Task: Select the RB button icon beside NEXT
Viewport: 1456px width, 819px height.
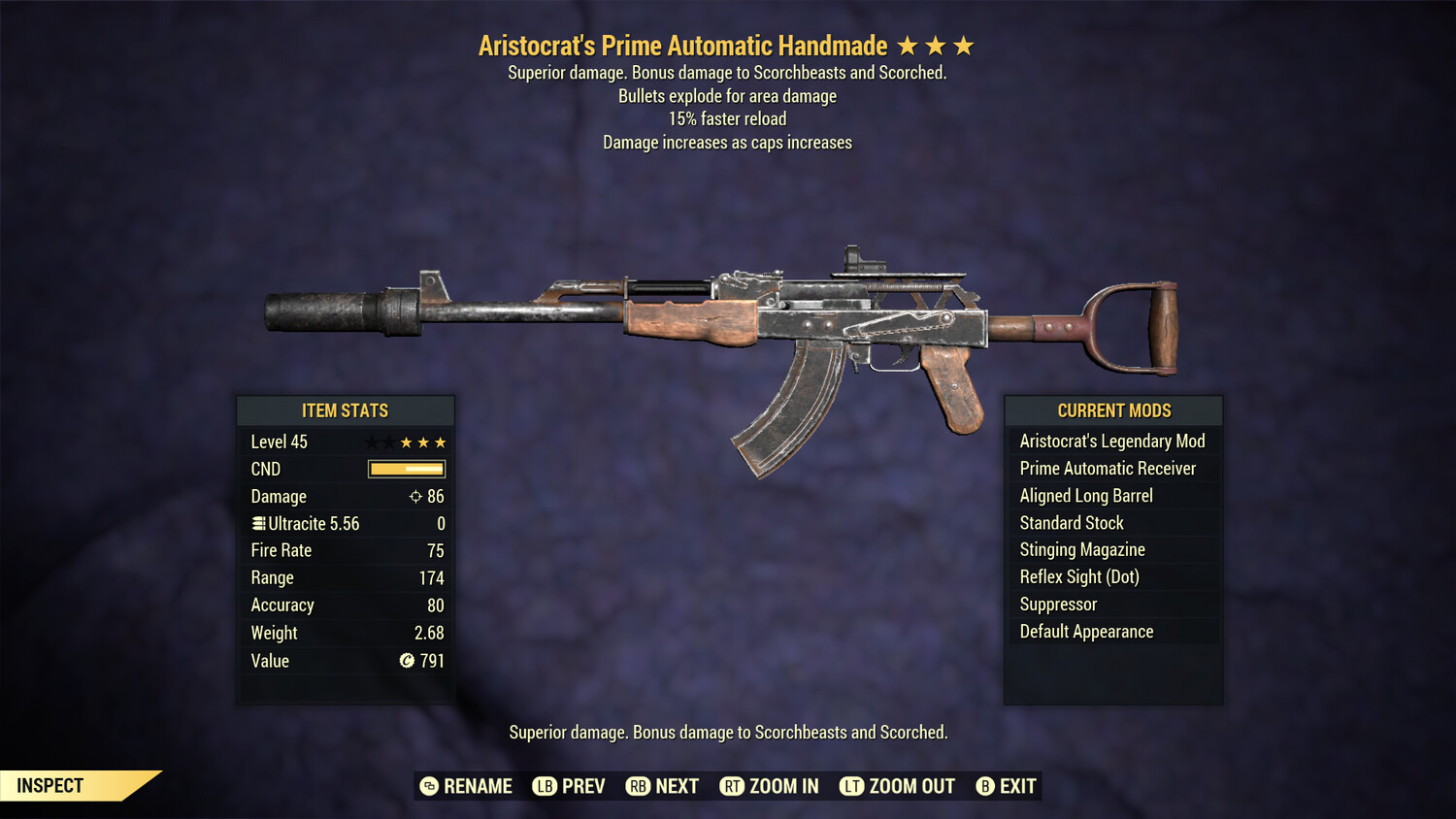Action: pyautogui.click(x=638, y=786)
